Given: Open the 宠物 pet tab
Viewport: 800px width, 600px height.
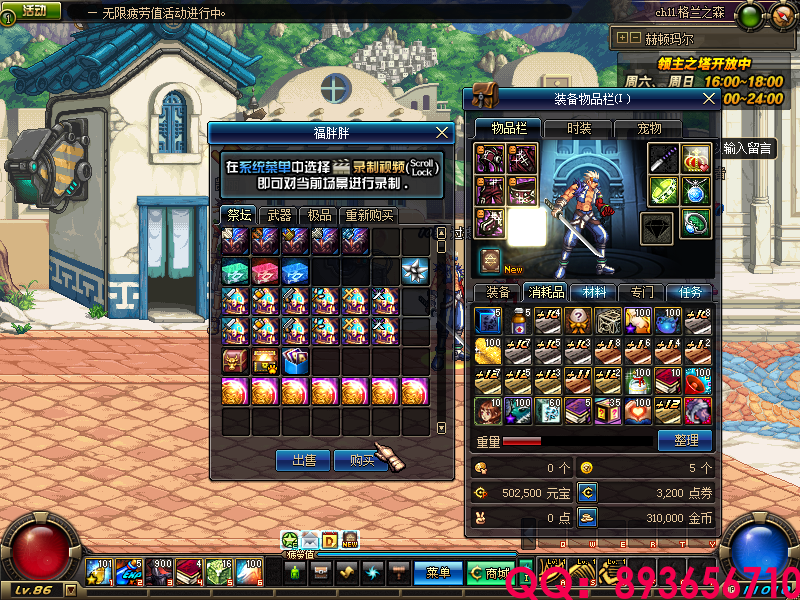Looking at the screenshot, I should click(x=650, y=128).
